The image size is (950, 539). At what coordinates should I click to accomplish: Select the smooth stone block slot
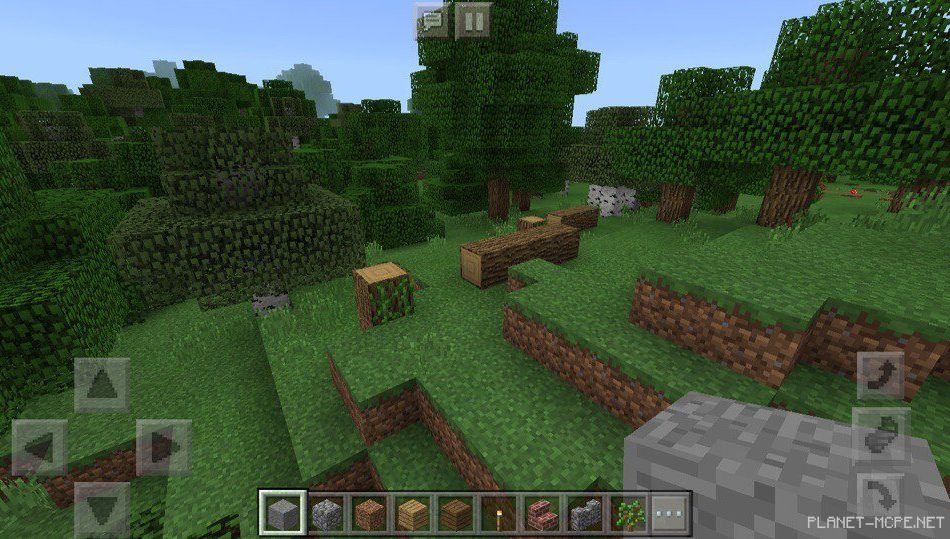282,513
